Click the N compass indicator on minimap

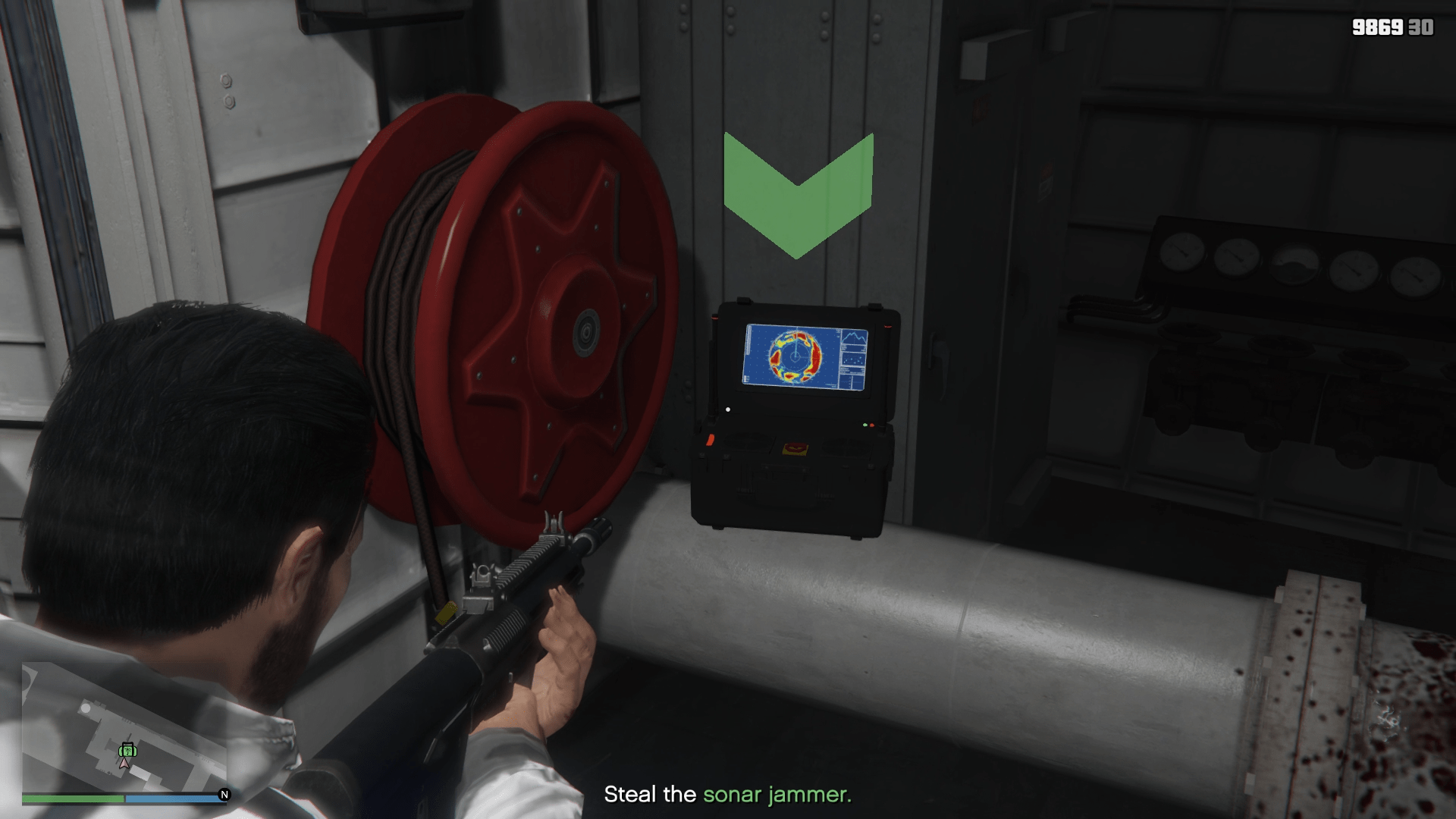224,795
